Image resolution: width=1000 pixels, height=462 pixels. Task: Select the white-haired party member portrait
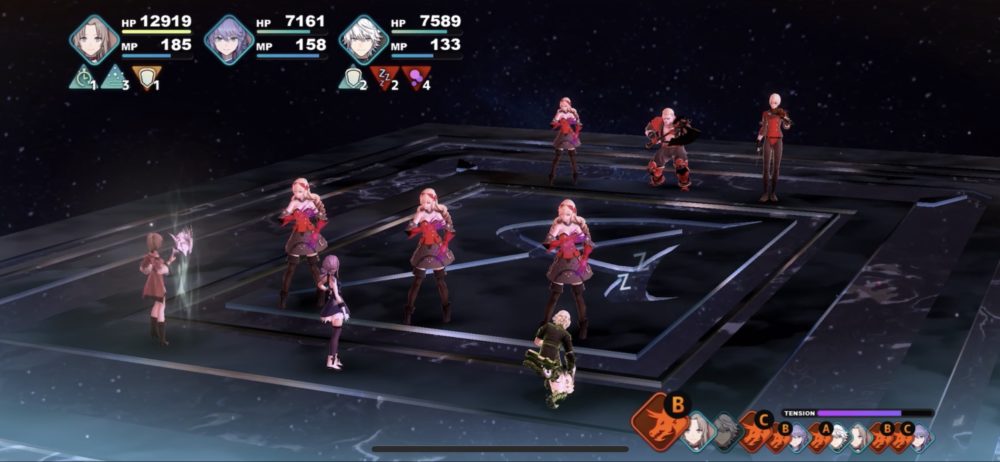click(x=364, y=40)
